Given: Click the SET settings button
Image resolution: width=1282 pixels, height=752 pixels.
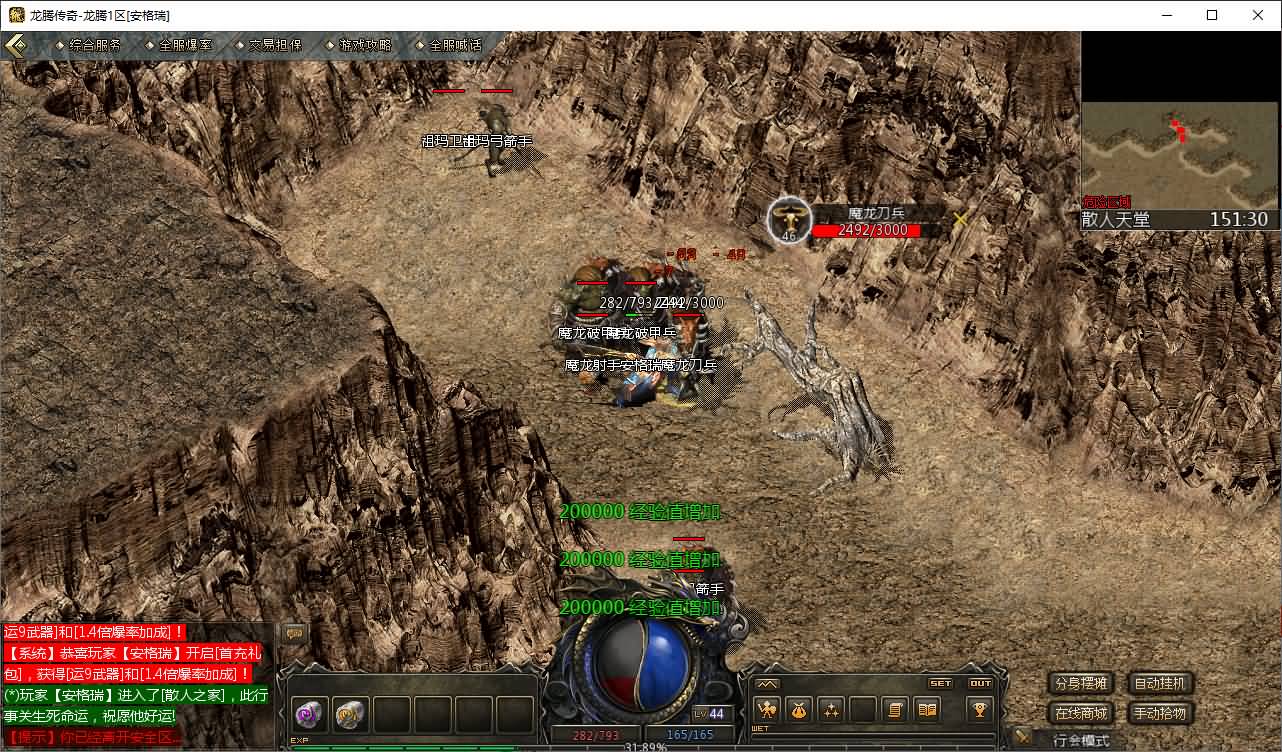Looking at the screenshot, I should [941, 684].
